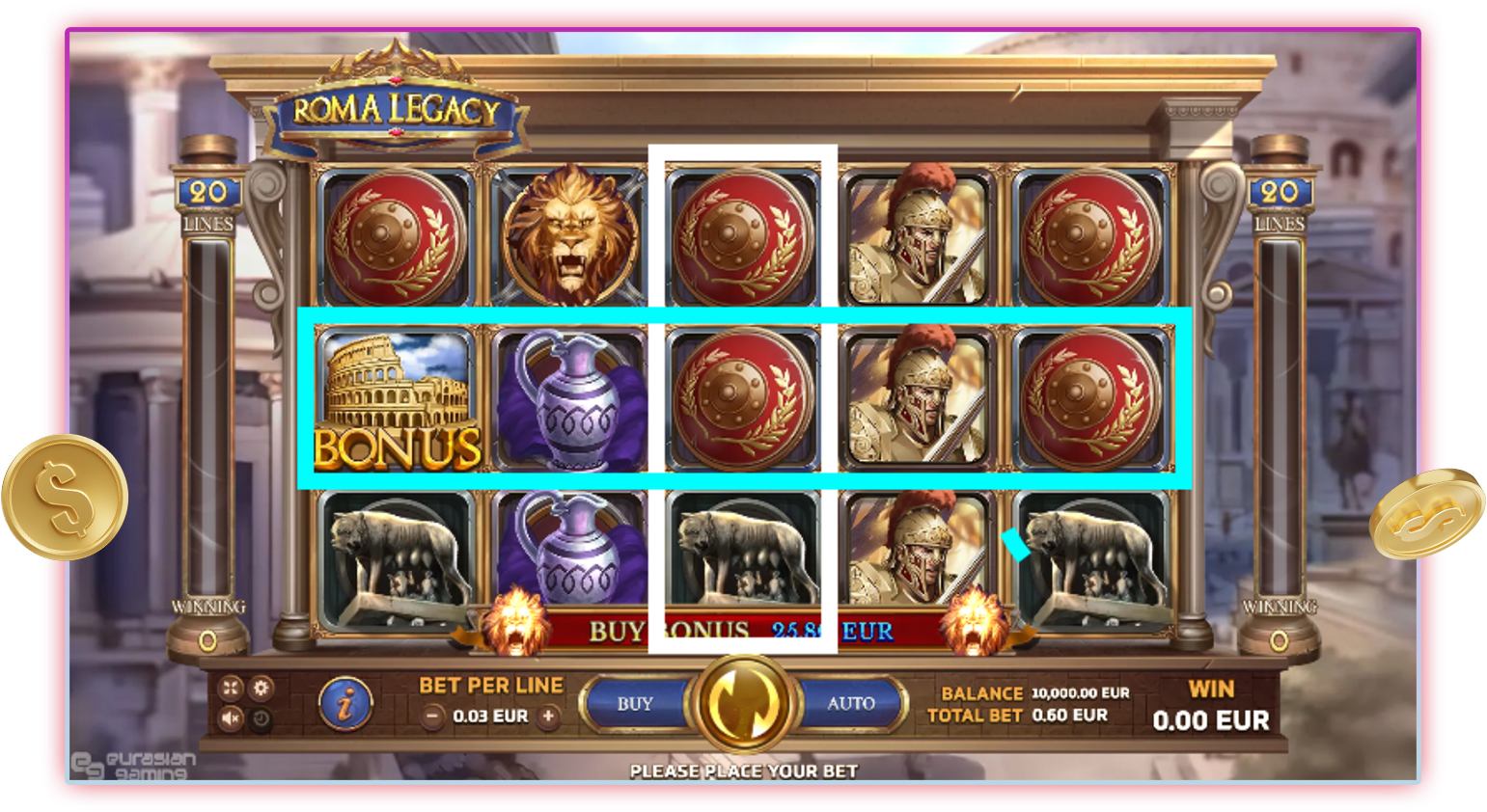This screenshot has height=812, width=1487.
Task: Toggle the AUTO spin mode
Action: (849, 703)
